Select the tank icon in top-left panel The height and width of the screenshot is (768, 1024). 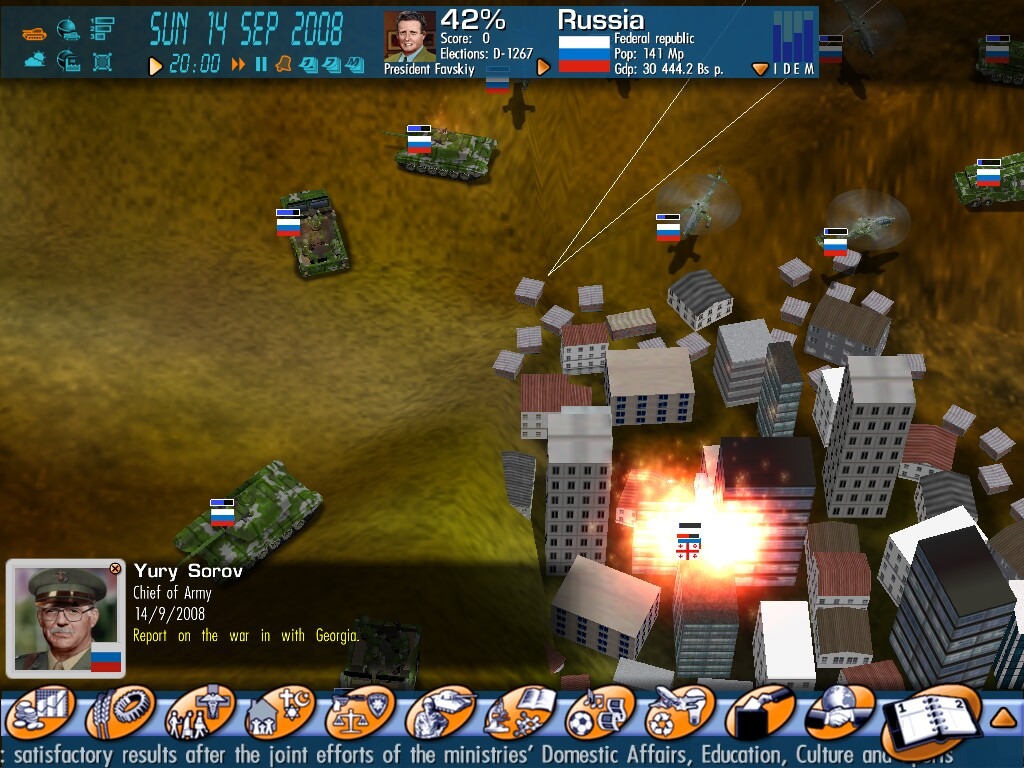click(36, 32)
